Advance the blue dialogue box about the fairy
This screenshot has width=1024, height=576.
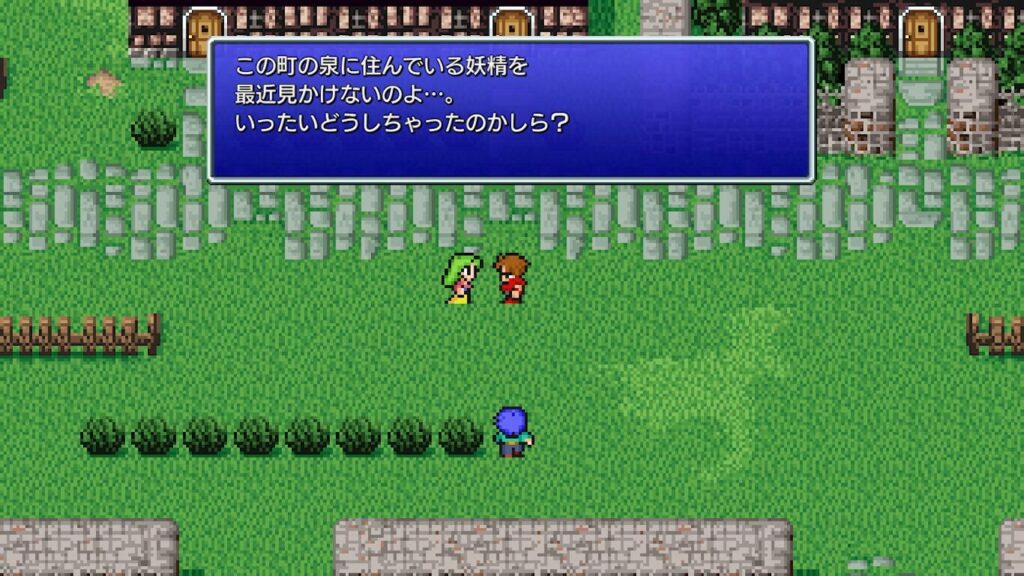click(510, 109)
